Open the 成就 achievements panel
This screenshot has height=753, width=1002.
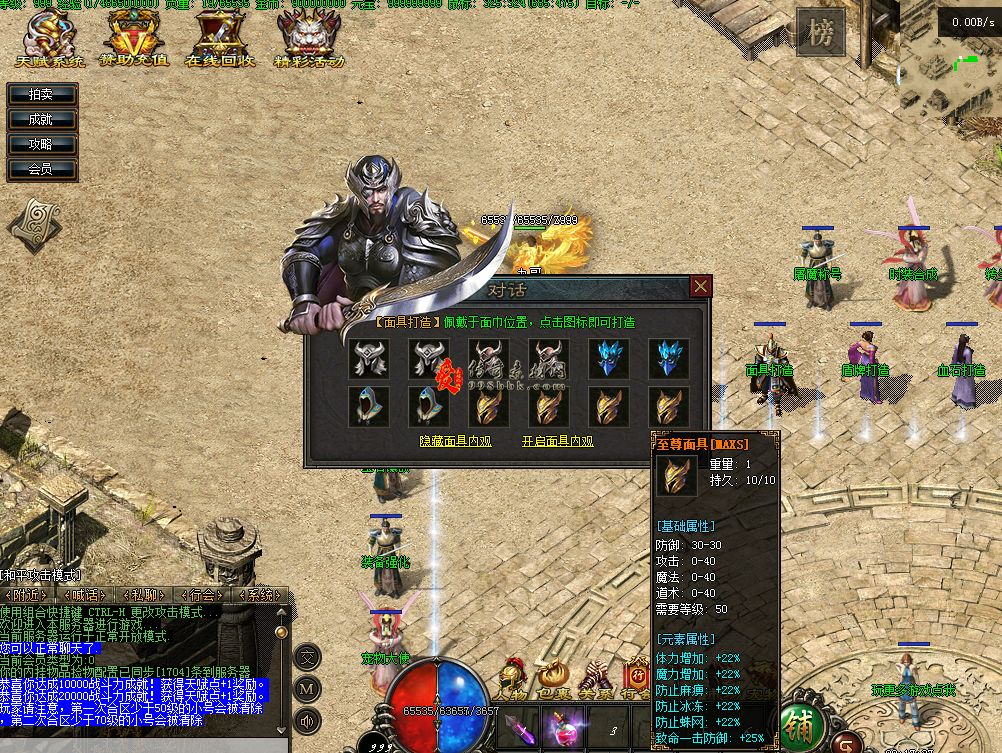pyautogui.click(x=41, y=119)
